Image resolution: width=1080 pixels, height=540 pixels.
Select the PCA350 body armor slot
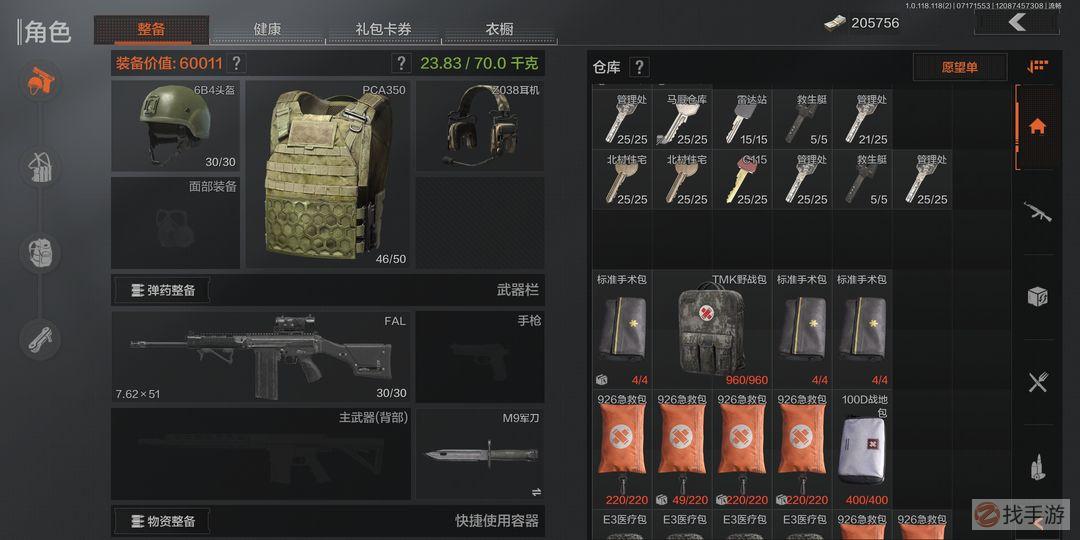[327, 175]
